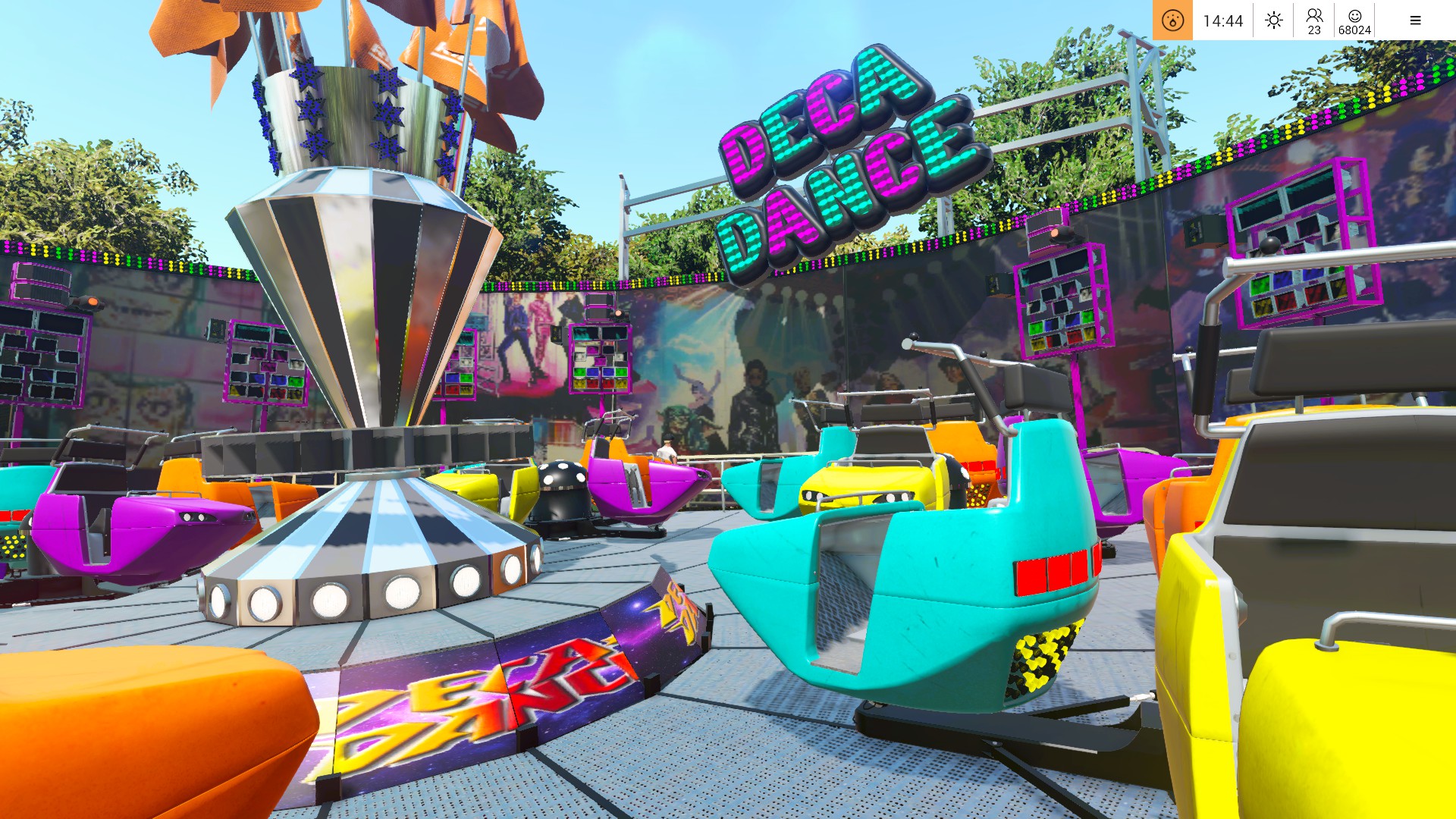Screen dimensions: 1456x819
Task: Click the purple gondola on the left
Action: 136,531
